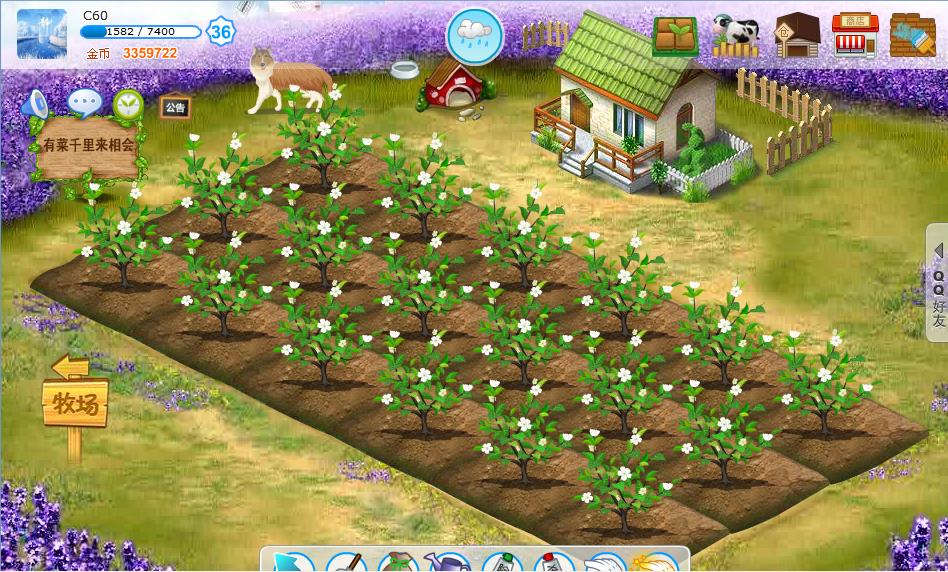The width and height of the screenshot is (948, 572).
Task: Select the seed bag tool
Action: point(398,562)
